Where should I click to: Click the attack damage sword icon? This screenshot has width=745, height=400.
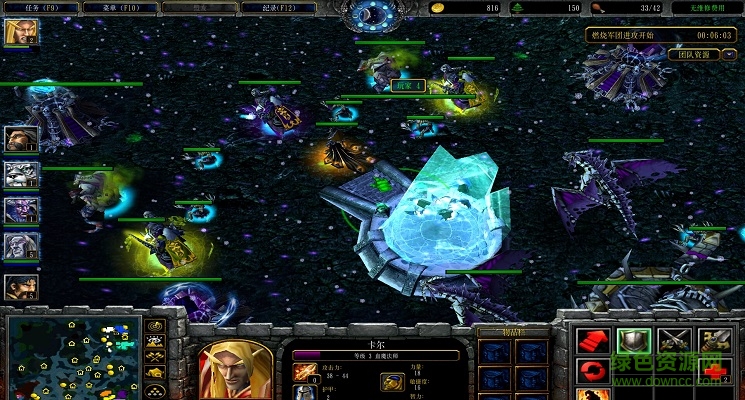305,370
